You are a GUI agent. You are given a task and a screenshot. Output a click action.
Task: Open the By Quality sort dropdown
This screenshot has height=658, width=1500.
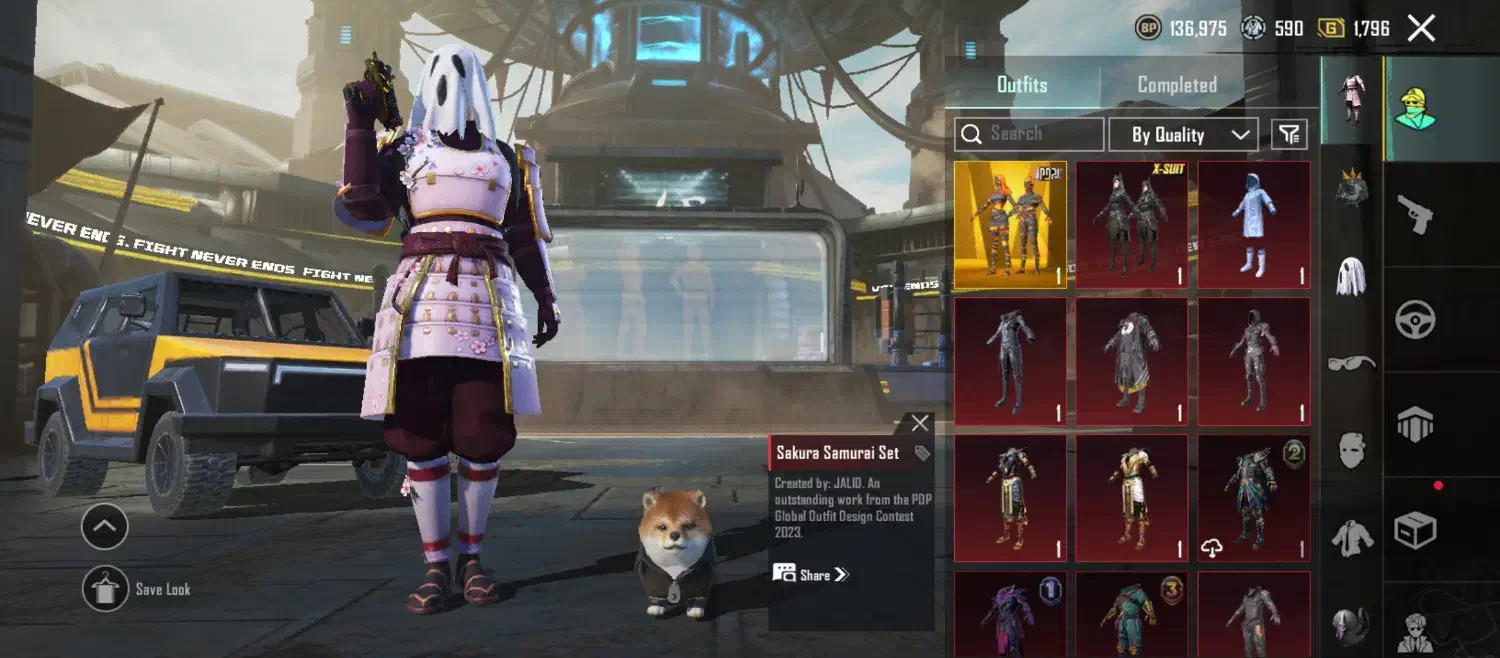tap(1182, 135)
